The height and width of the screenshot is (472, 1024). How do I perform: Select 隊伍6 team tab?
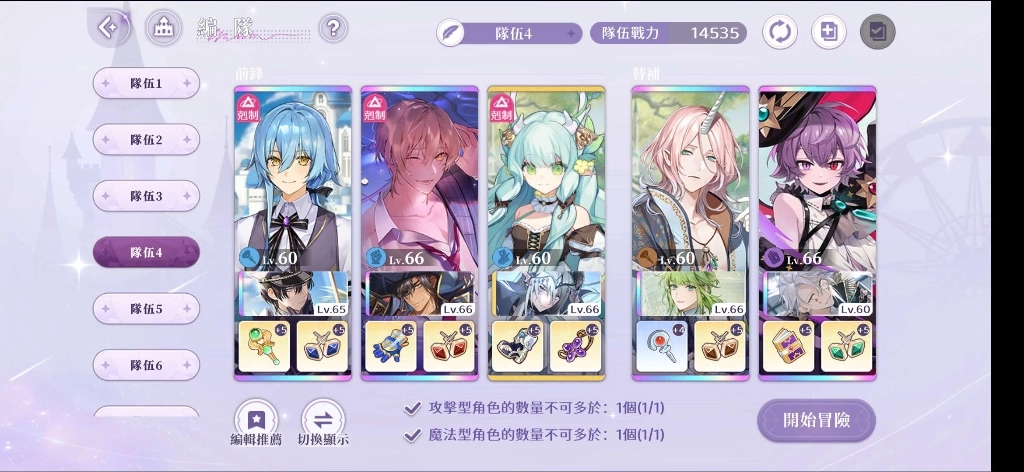click(x=146, y=365)
